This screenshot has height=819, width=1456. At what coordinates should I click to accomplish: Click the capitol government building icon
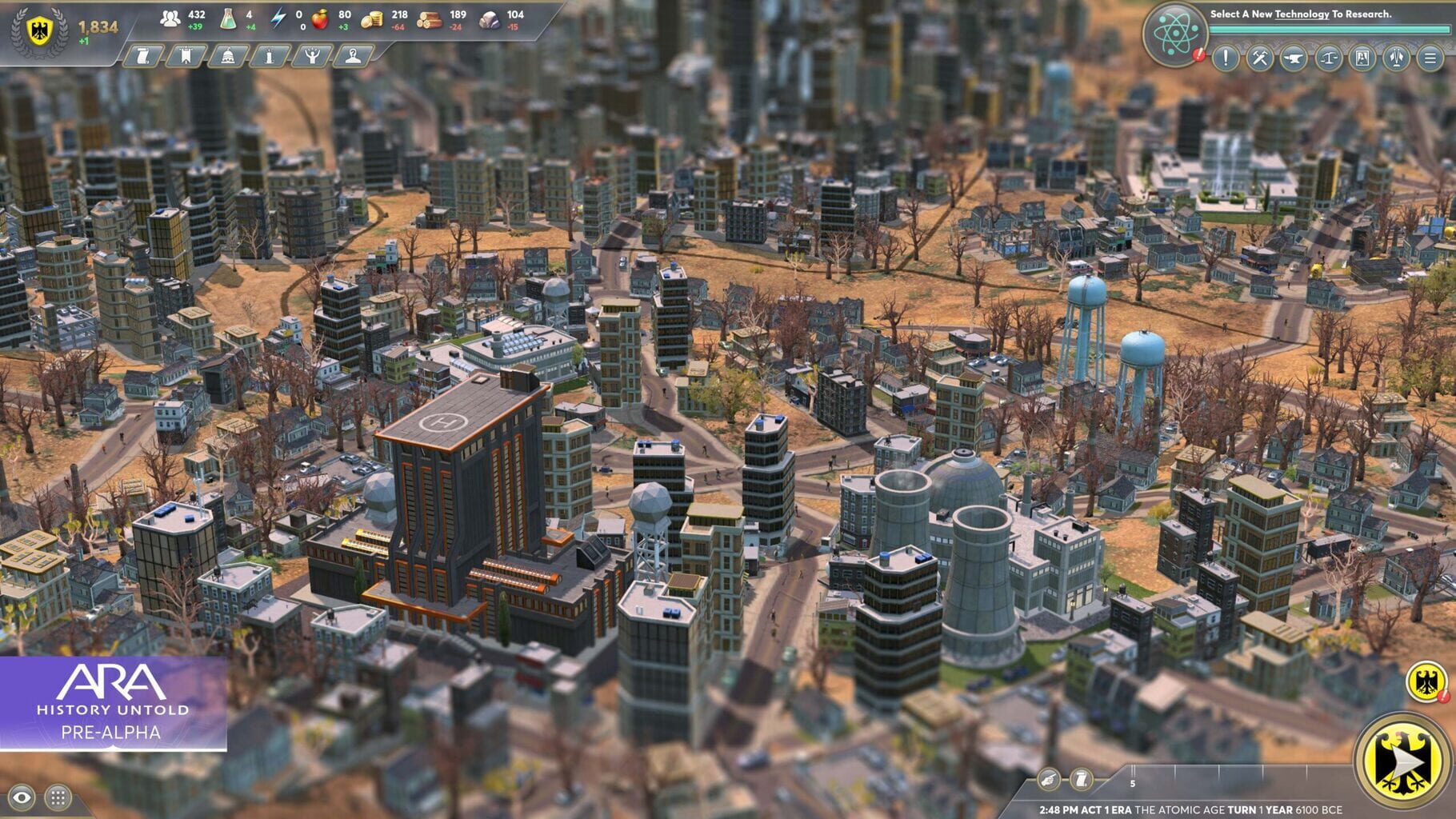point(227,56)
